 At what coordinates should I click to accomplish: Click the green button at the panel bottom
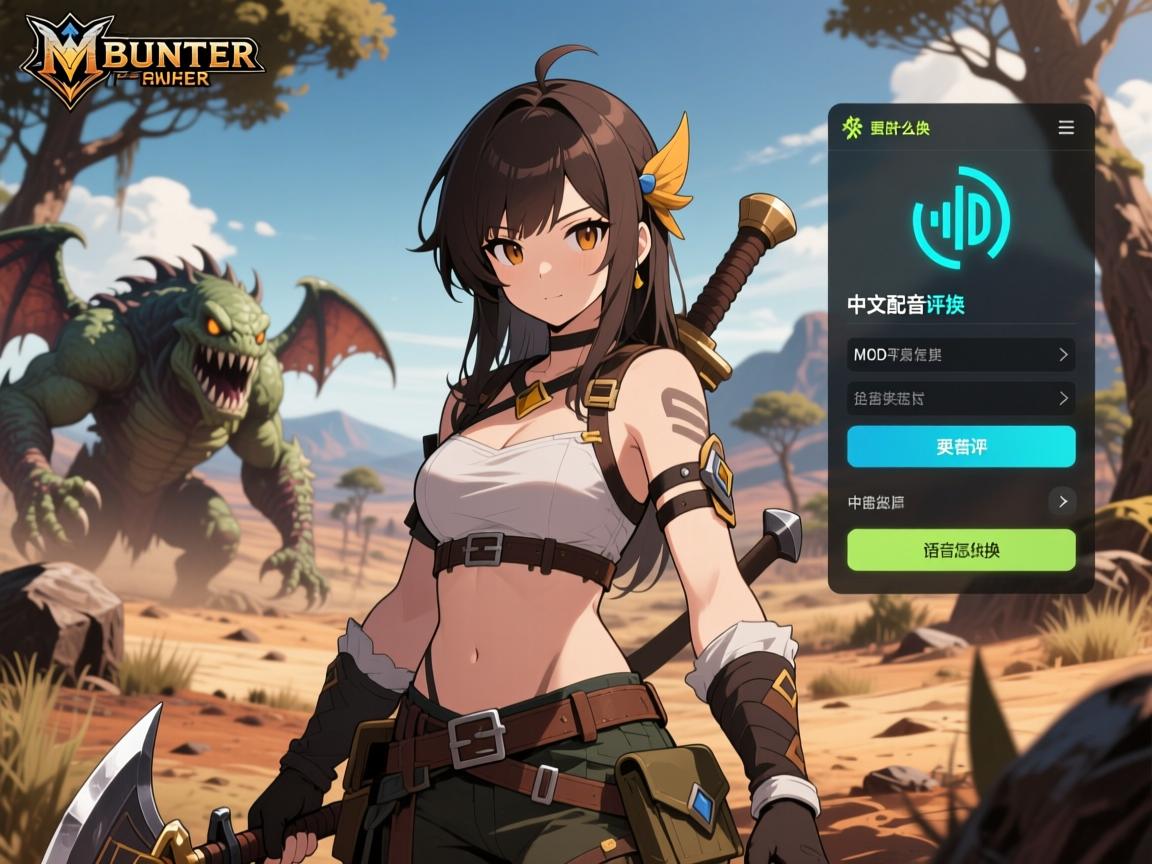tap(961, 550)
